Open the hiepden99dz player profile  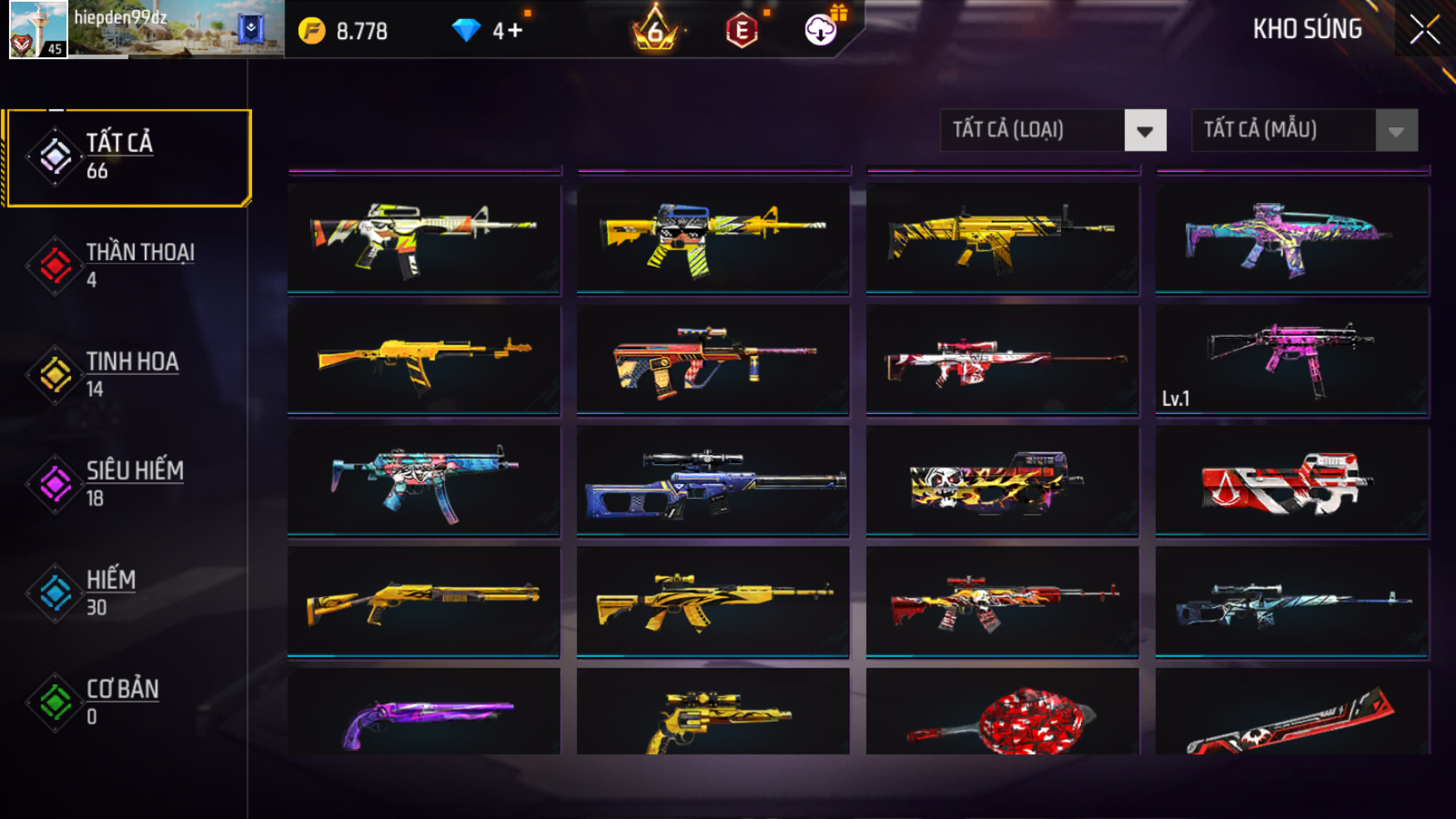pos(38,30)
